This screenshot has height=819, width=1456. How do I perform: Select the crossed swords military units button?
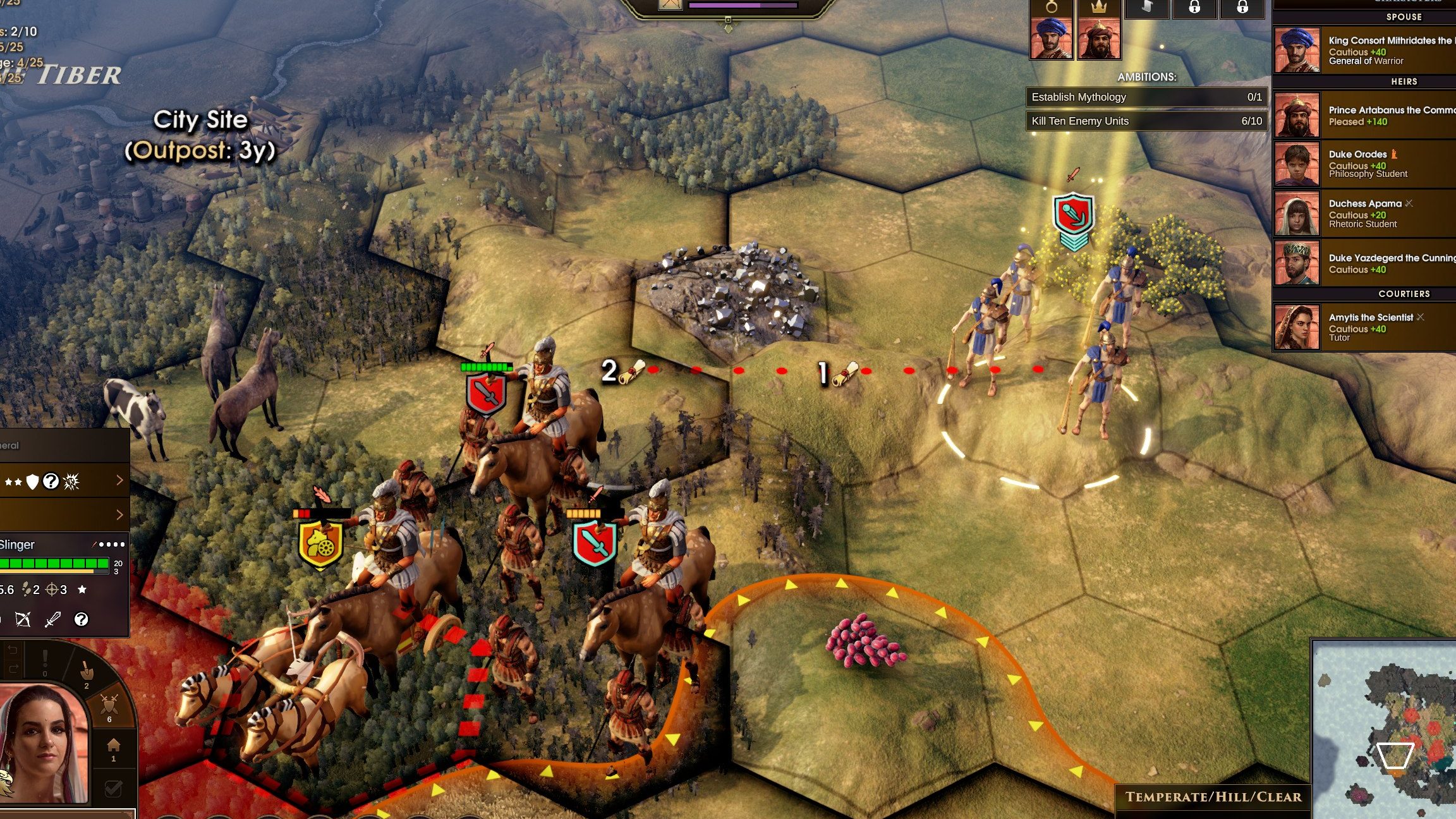pos(110,706)
